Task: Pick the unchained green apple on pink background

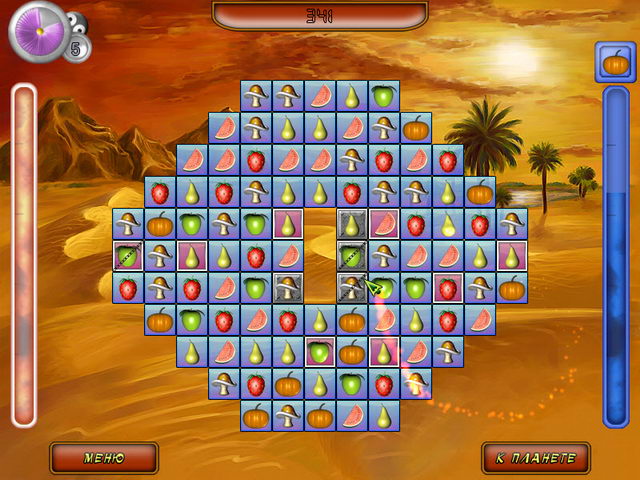Action: coord(319,351)
